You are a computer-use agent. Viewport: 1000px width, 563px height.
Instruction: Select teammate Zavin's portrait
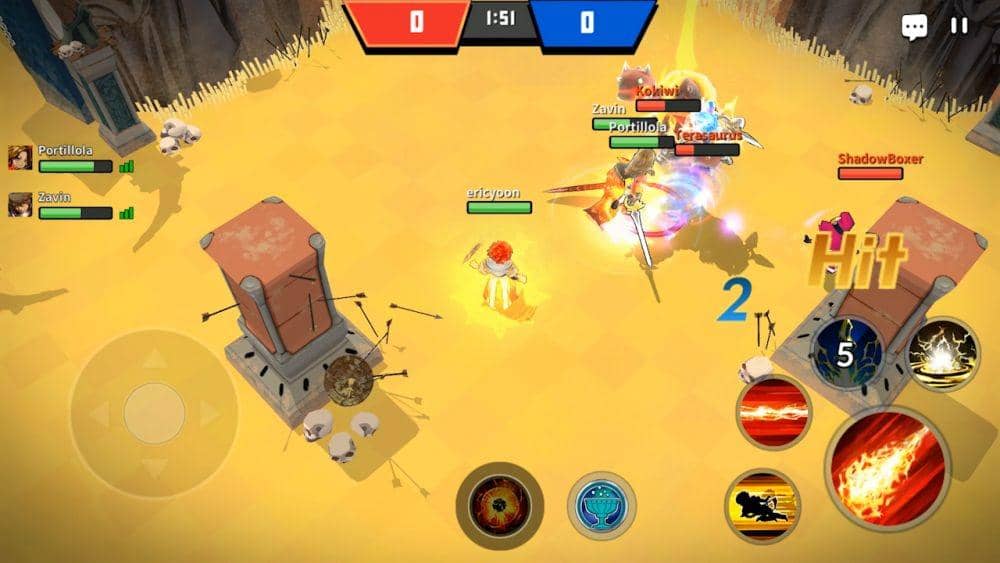20,205
